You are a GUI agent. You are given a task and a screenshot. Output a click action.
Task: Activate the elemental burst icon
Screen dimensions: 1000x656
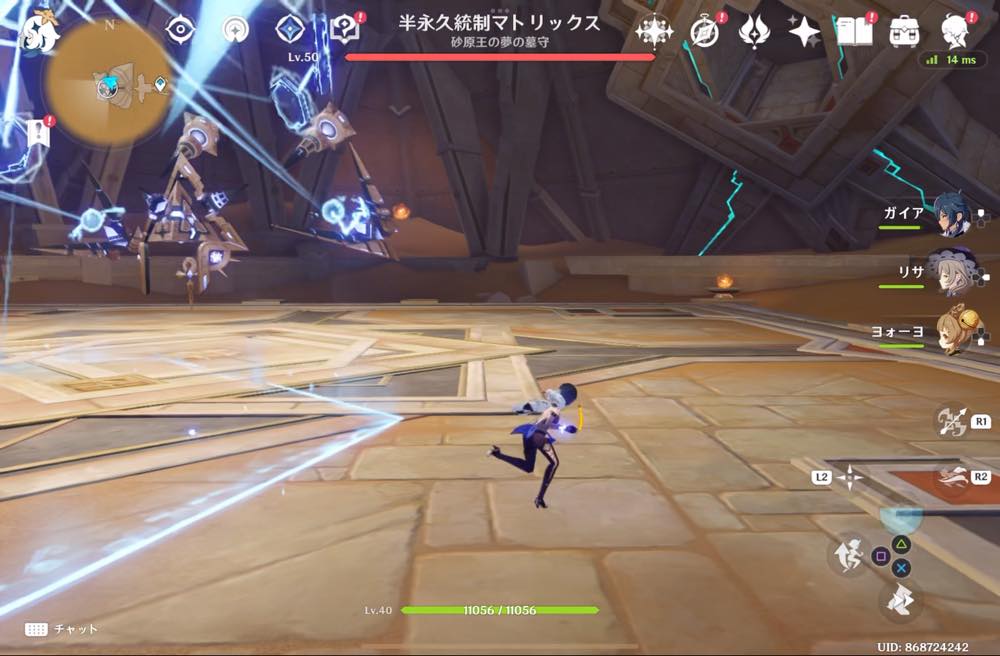(951, 477)
